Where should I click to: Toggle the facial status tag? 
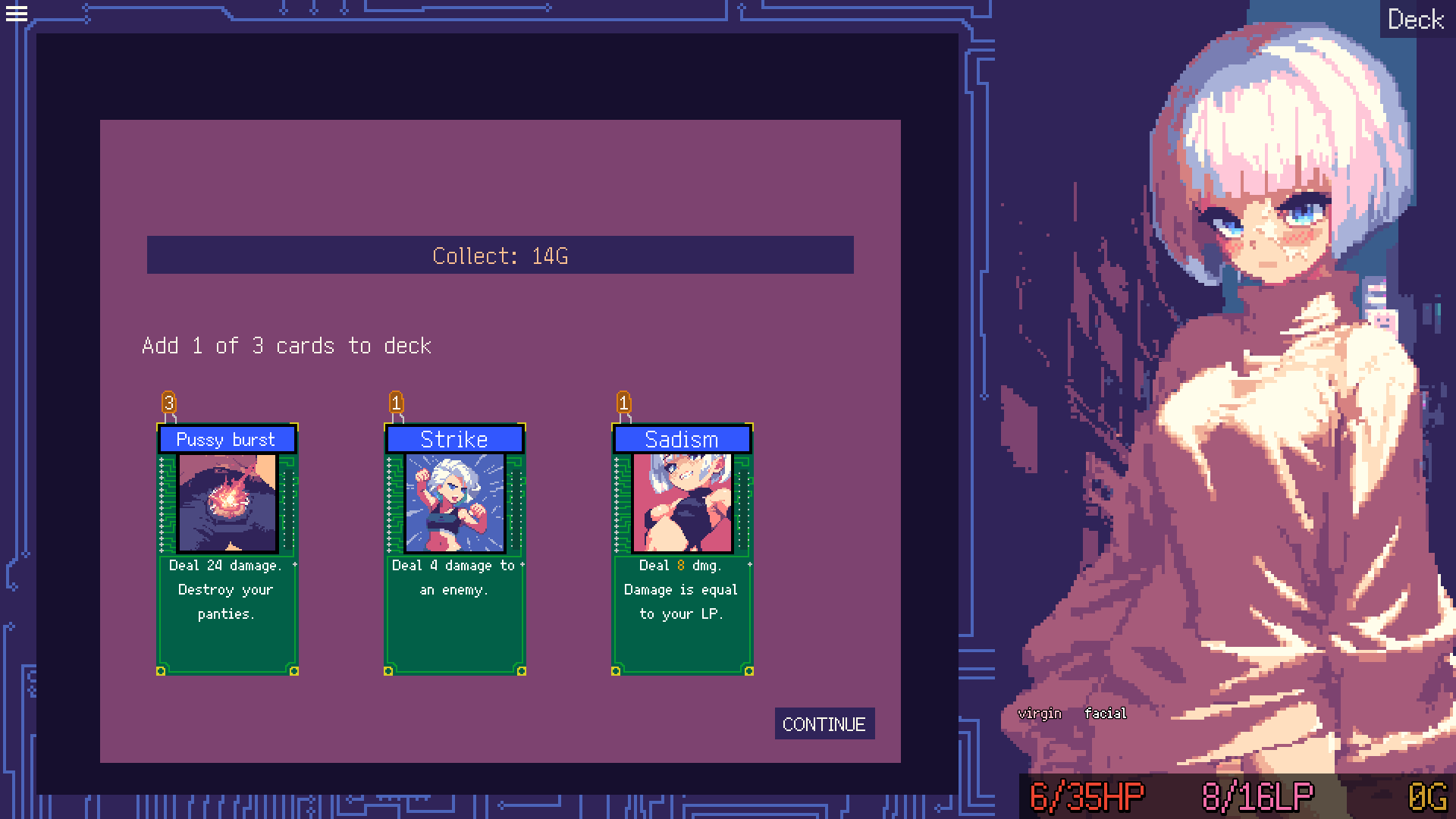[x=1105, y=713]
